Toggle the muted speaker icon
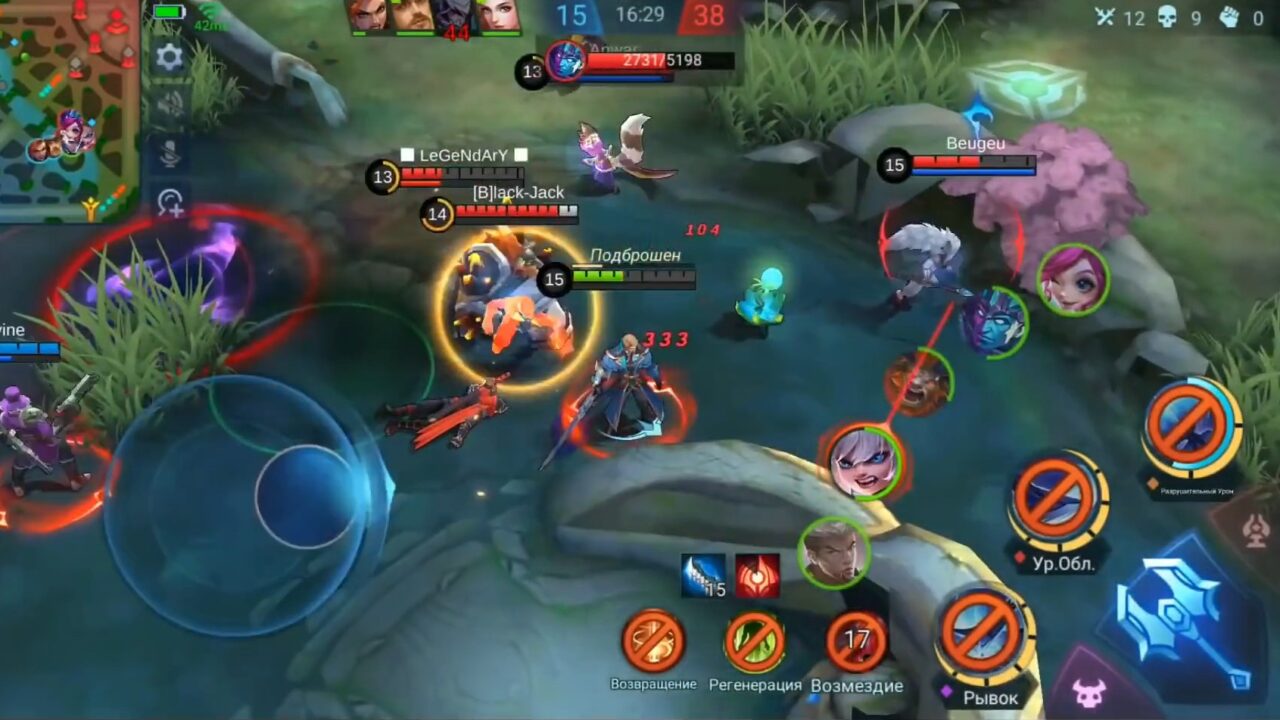The image size is (1280, 720). pos(169,103)
